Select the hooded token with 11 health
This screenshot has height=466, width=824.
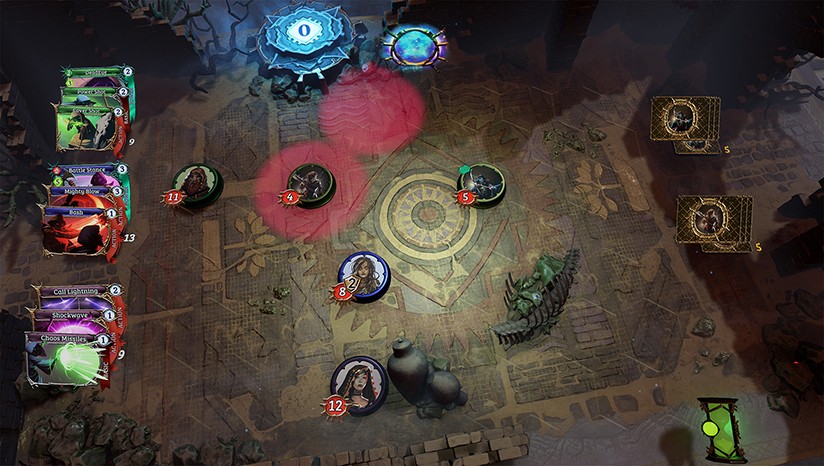(193, 183)
